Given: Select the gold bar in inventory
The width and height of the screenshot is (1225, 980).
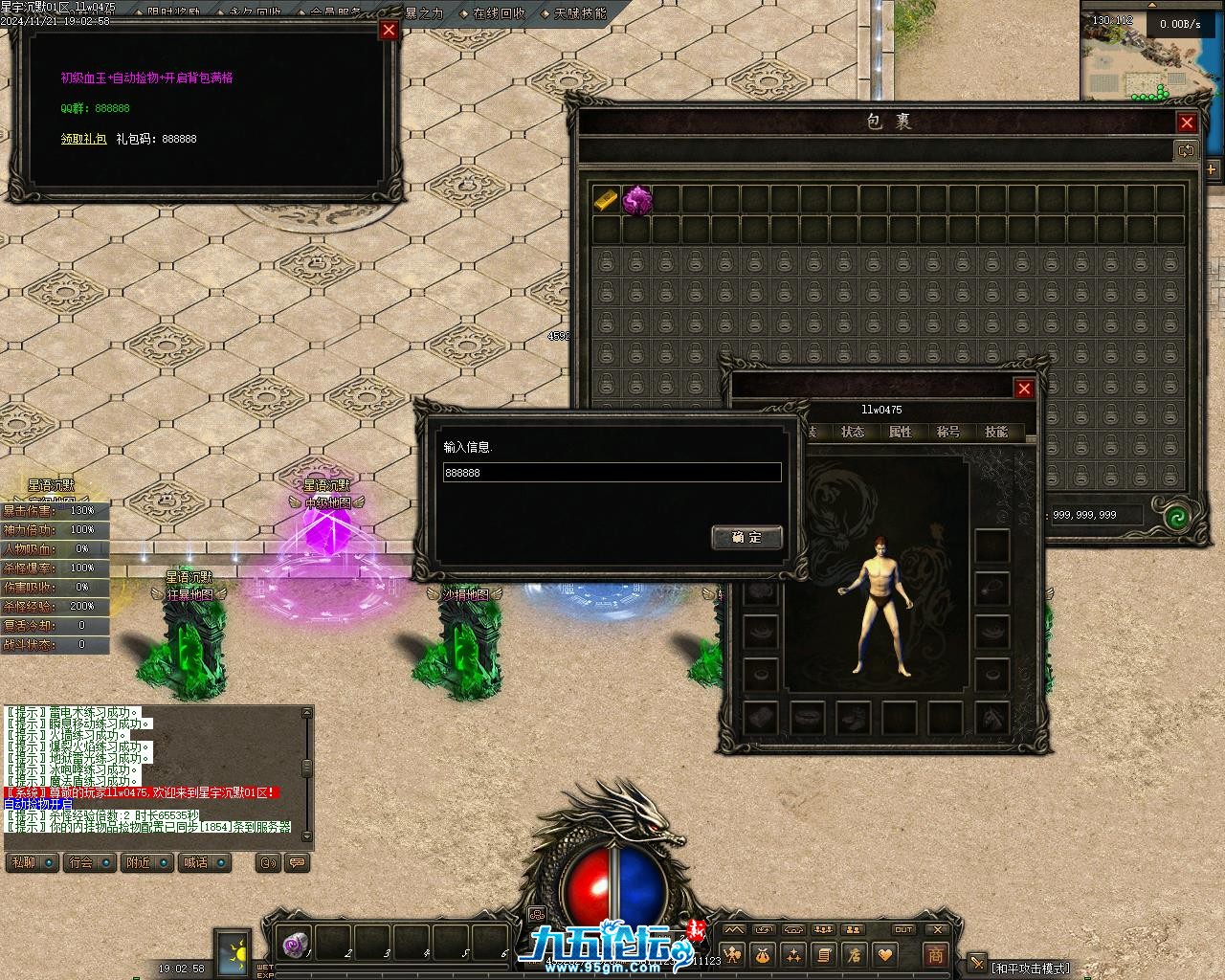Looking at the screenshot, I should (606, 200).
